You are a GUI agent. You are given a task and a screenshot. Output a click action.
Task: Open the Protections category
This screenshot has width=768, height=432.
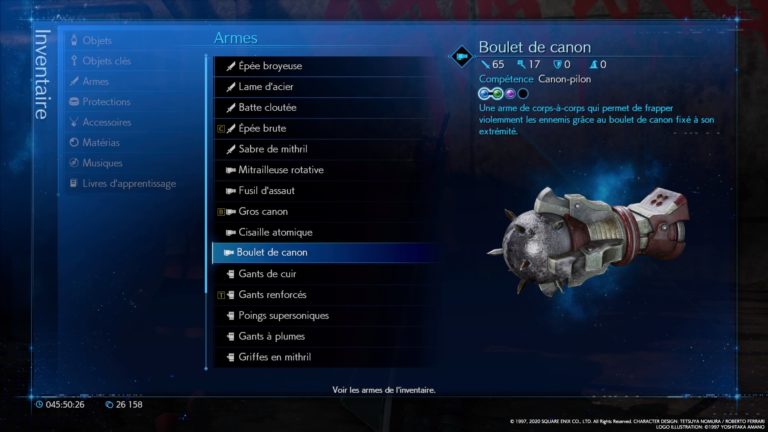(106, 102)
